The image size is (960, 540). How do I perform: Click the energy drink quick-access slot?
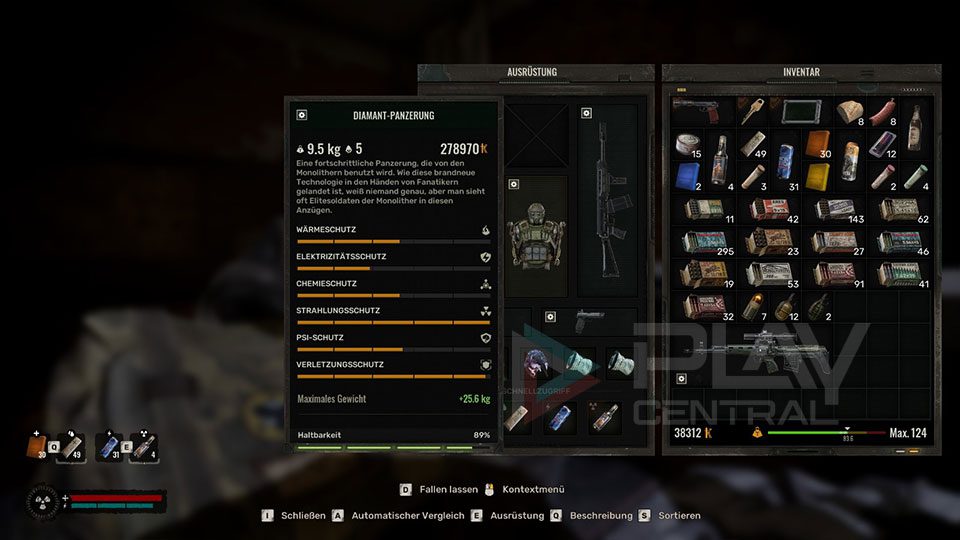coord(109,447)
